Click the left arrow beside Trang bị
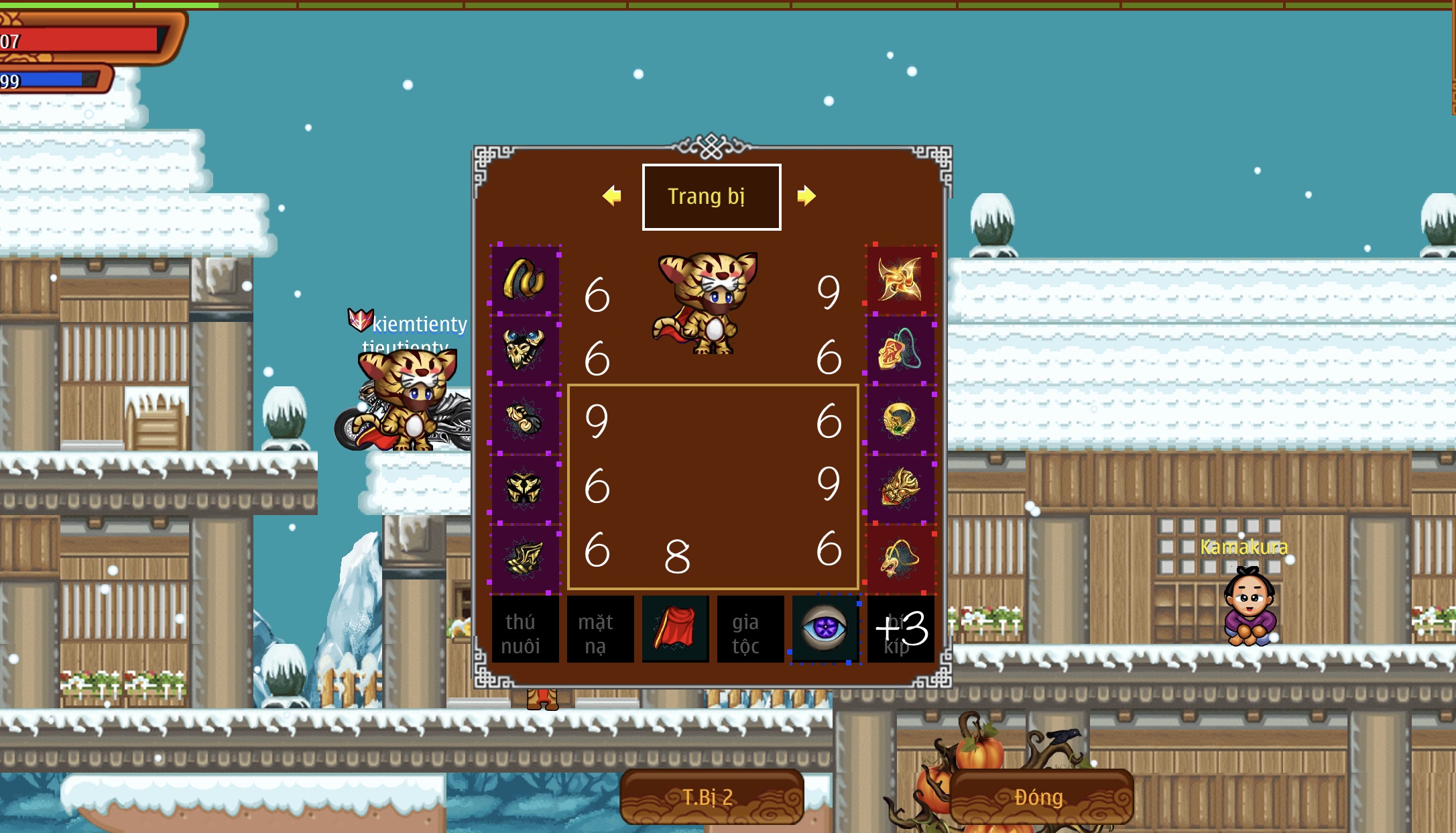The image size is (1456, 833). coord(612,197)
